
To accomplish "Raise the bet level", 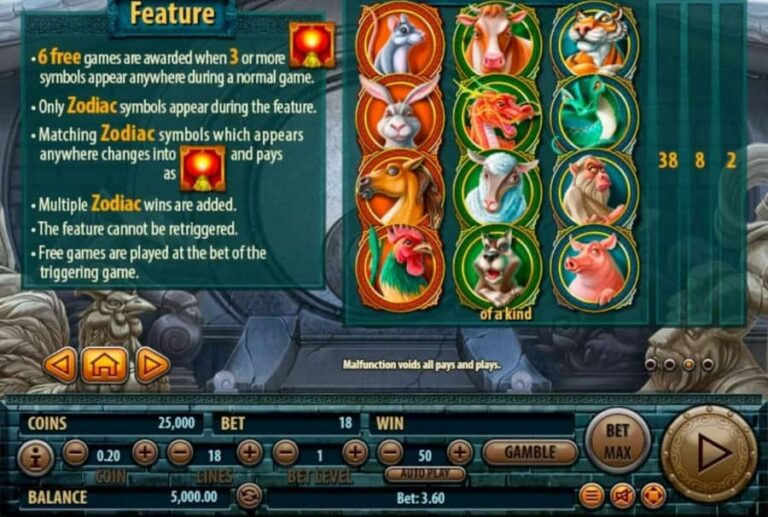I will [x=355, y=453].
